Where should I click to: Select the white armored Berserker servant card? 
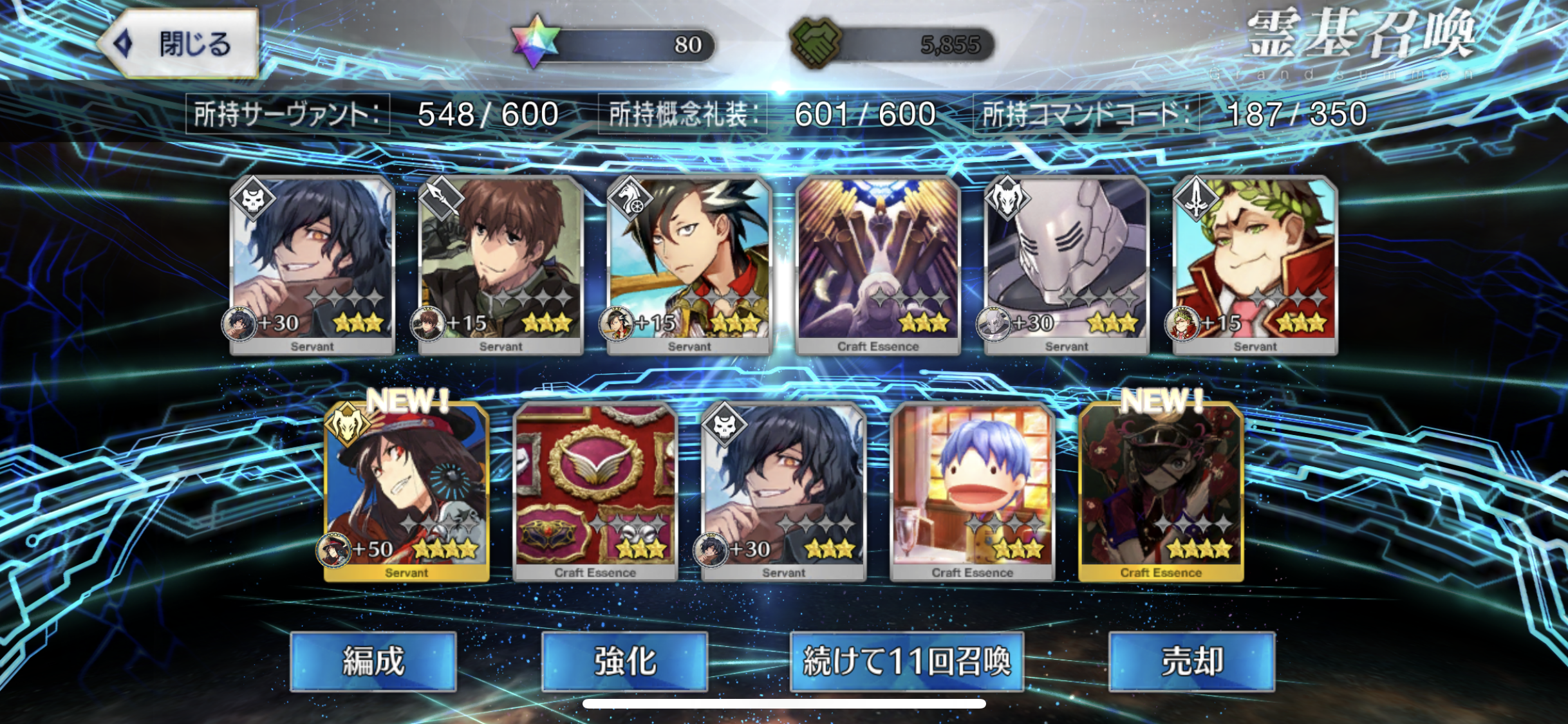point(1067,264)
